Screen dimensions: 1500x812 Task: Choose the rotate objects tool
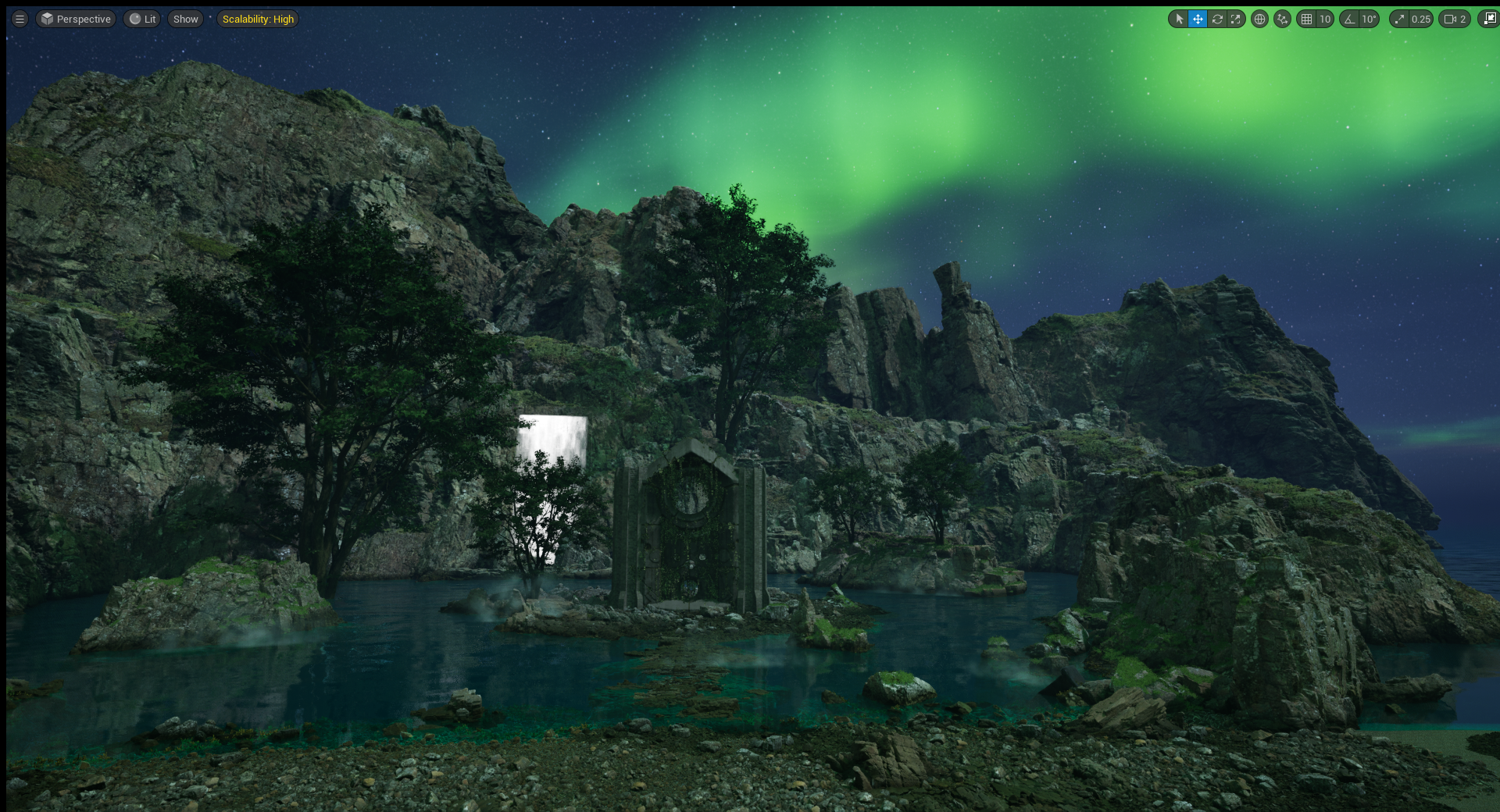click(x=1217, y=19)
